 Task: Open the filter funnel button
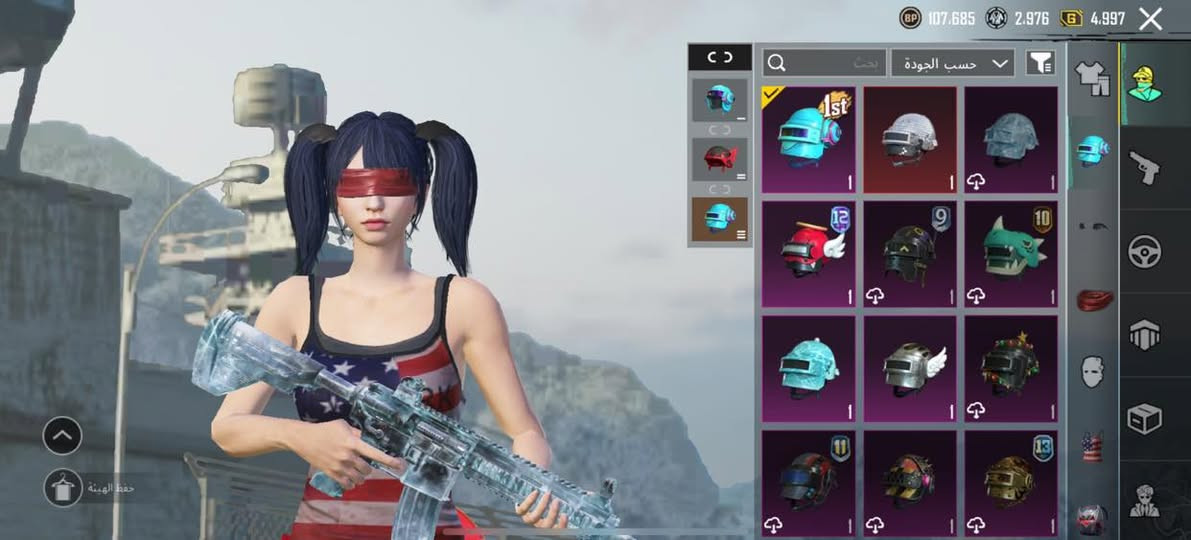pyautogui.click(x=1040, y=63)
